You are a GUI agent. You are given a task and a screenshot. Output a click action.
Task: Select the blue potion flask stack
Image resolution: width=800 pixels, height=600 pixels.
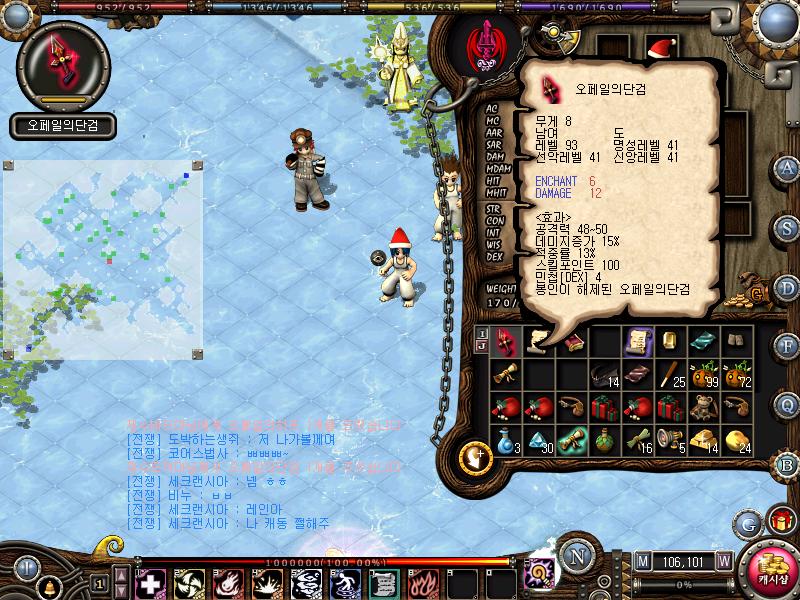pos(505,439)
